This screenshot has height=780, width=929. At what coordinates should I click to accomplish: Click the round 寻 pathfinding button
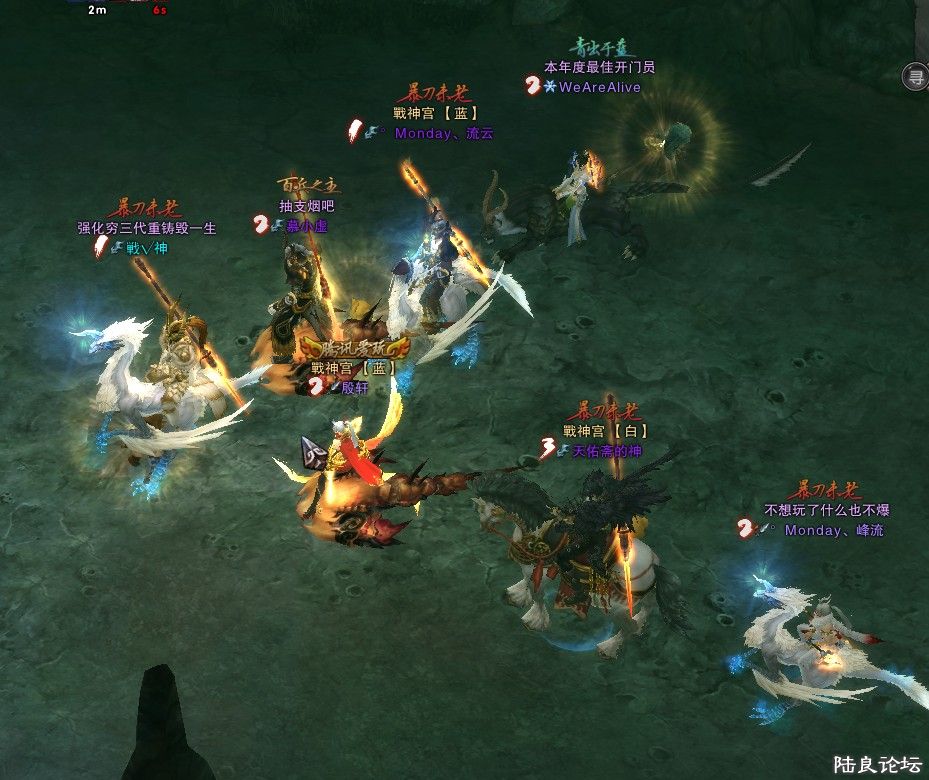click(x=916, y=76)
